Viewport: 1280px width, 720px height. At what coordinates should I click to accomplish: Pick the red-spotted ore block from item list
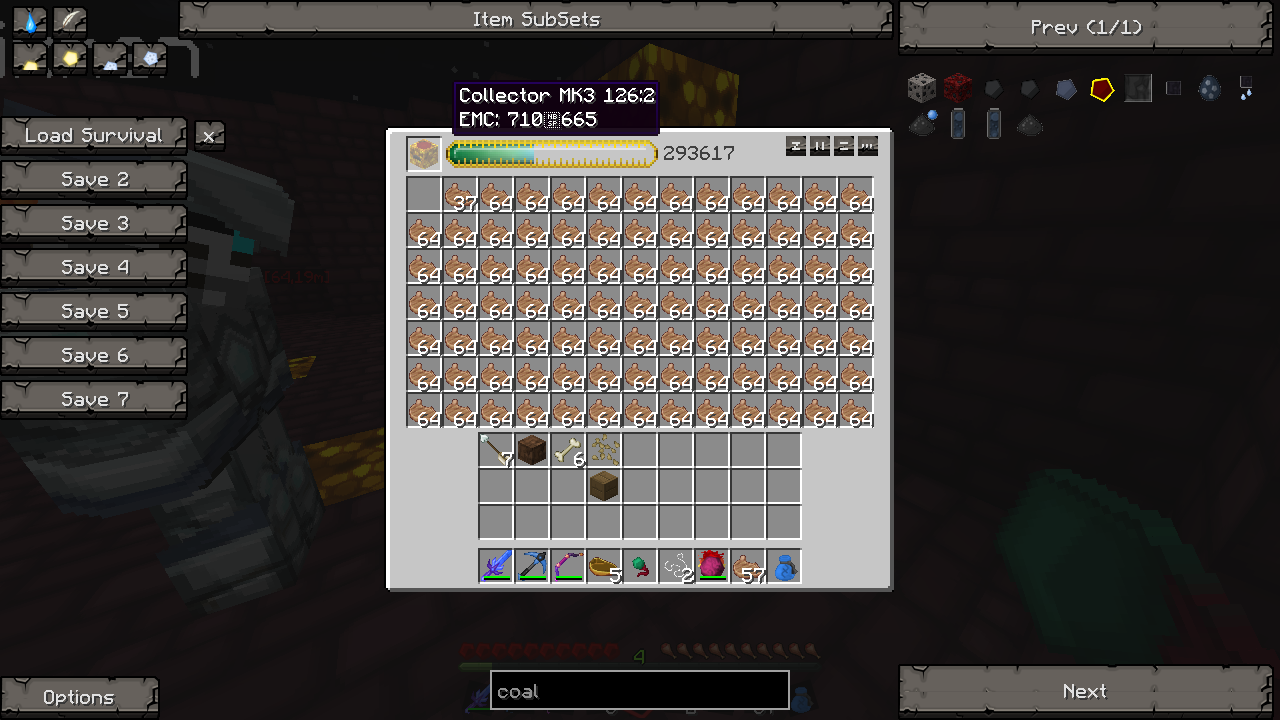(958, 89)
